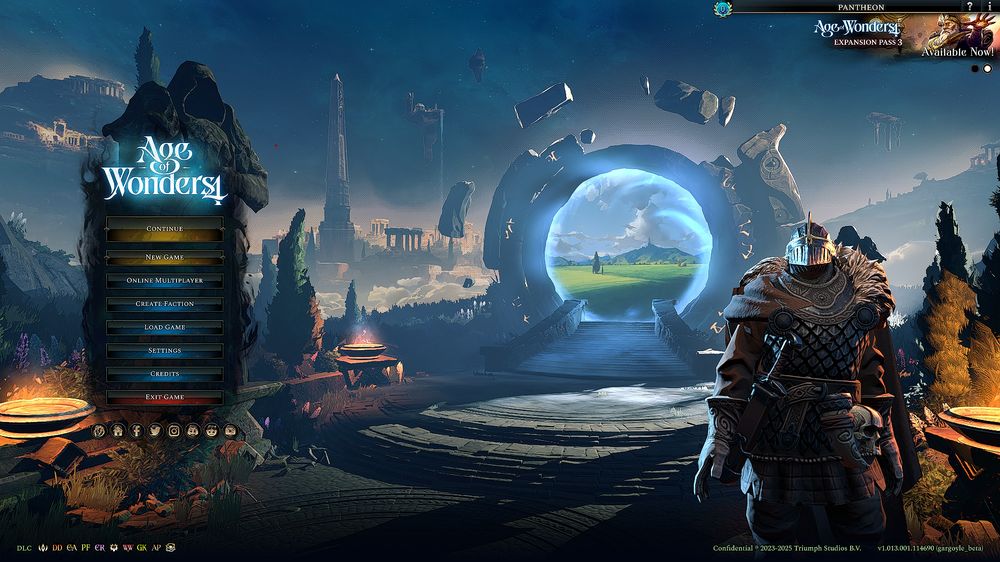Start a New Game
The width and height of the screenshot is (1000, 562).
coord(164,257)
